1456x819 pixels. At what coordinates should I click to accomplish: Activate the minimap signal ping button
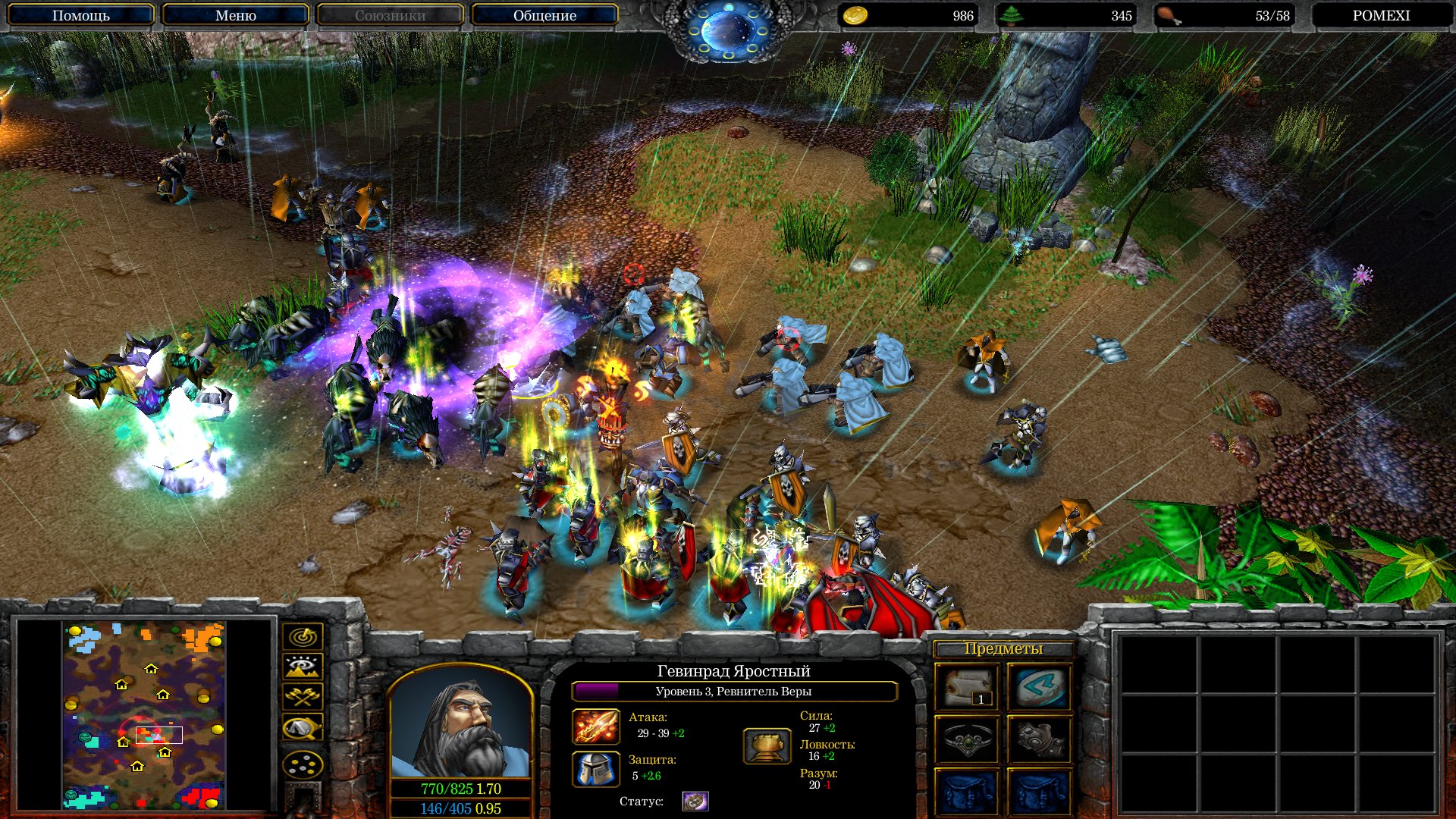(x=303, y=637)
